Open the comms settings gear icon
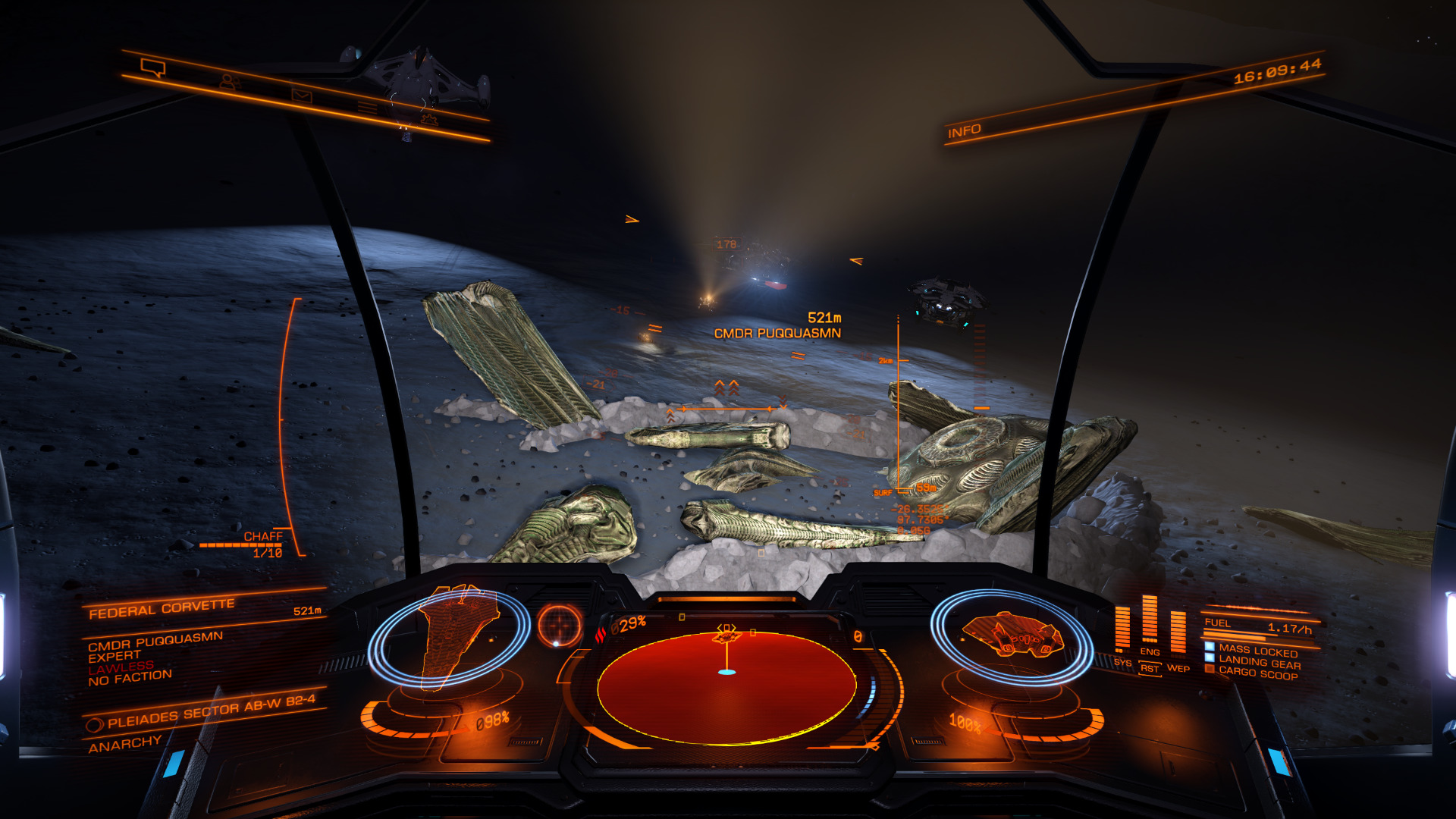 (429, 119)
